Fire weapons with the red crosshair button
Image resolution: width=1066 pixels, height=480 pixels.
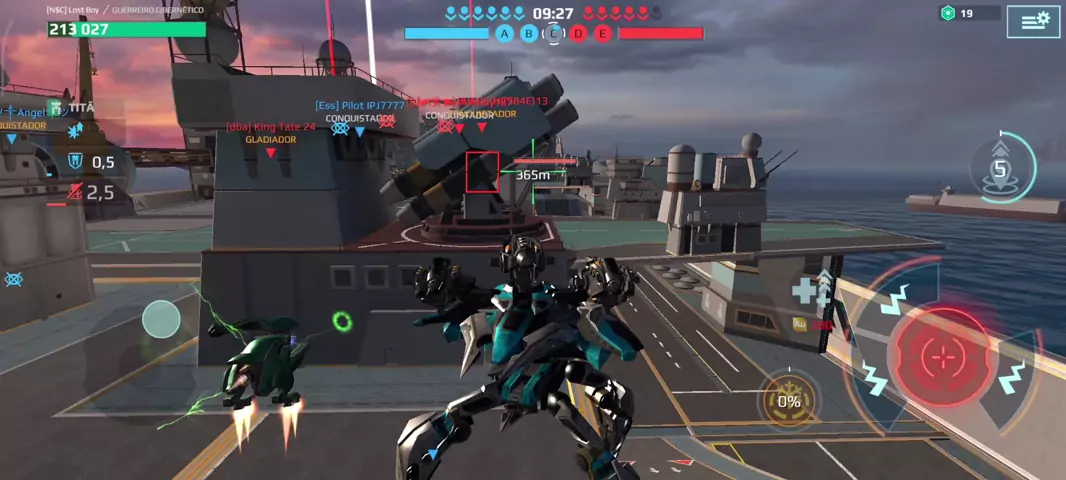(x=941, y=356)
